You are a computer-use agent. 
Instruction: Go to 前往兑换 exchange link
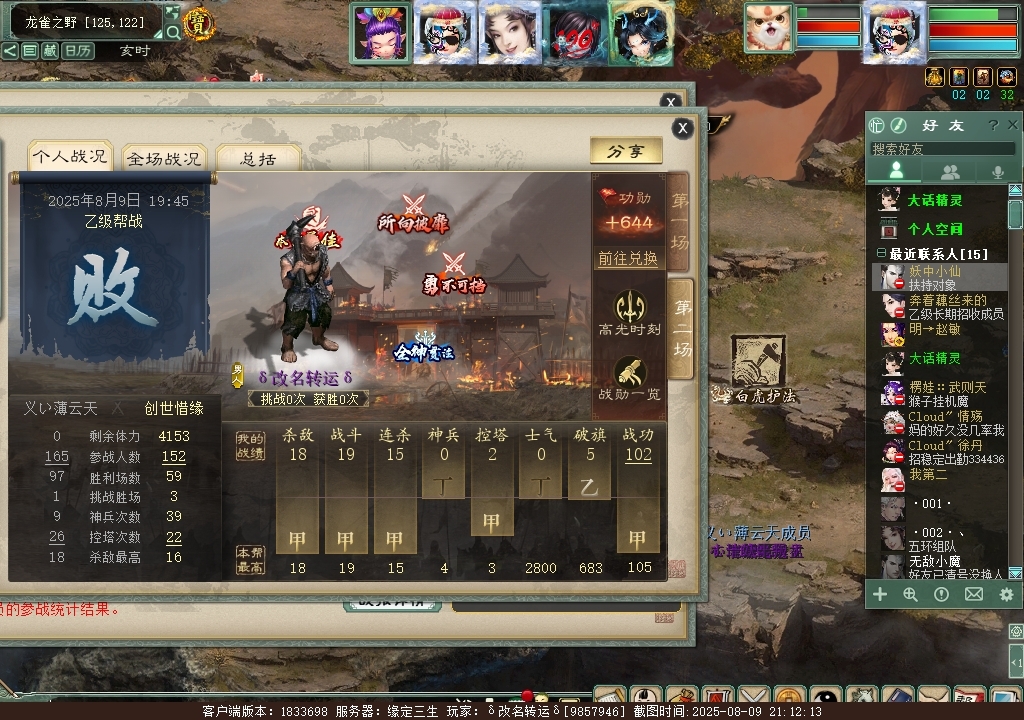tap(628, 258)
